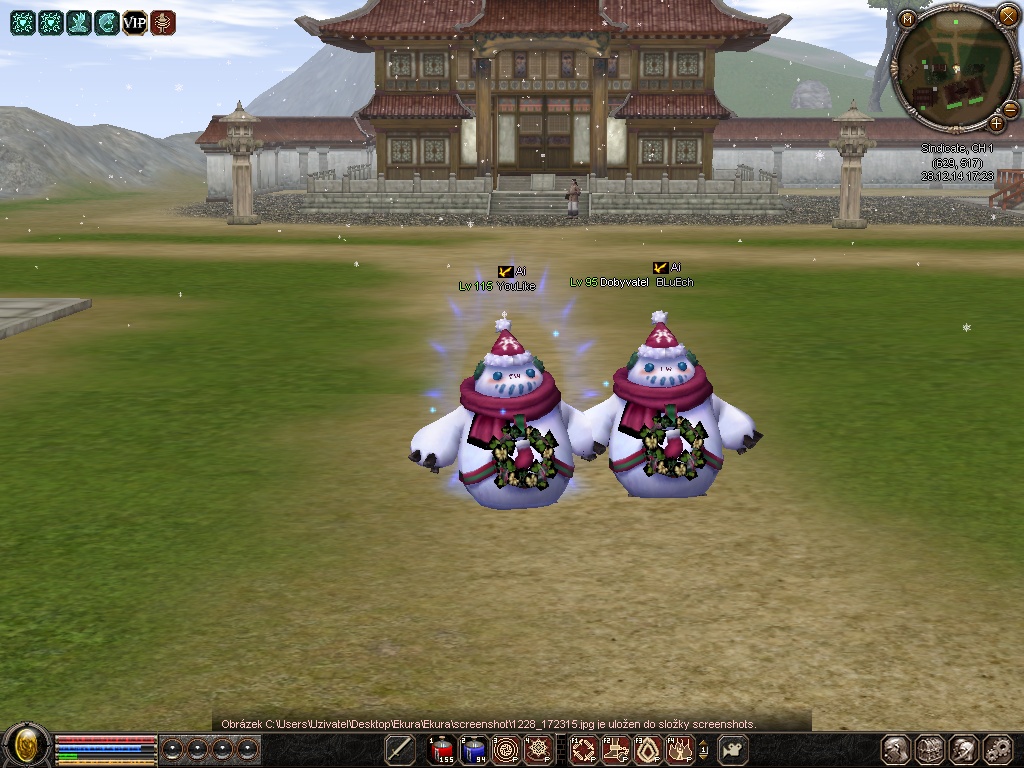Open the inventory chest button
Viewport: 1024px width, 768px height.
[x=930, y=750]
